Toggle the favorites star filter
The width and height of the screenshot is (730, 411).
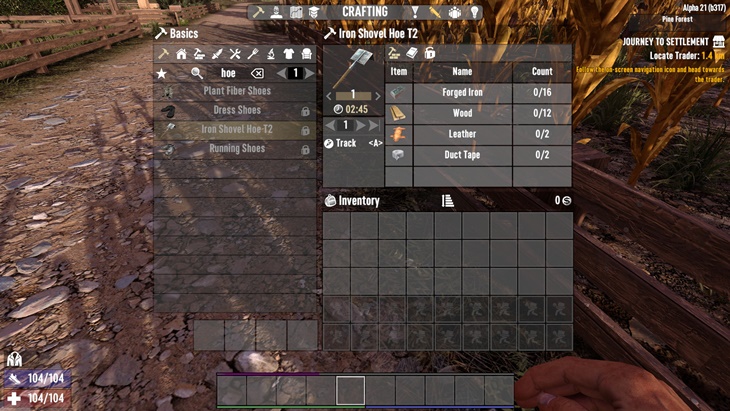pyautogui.click(x=162, y=73)
